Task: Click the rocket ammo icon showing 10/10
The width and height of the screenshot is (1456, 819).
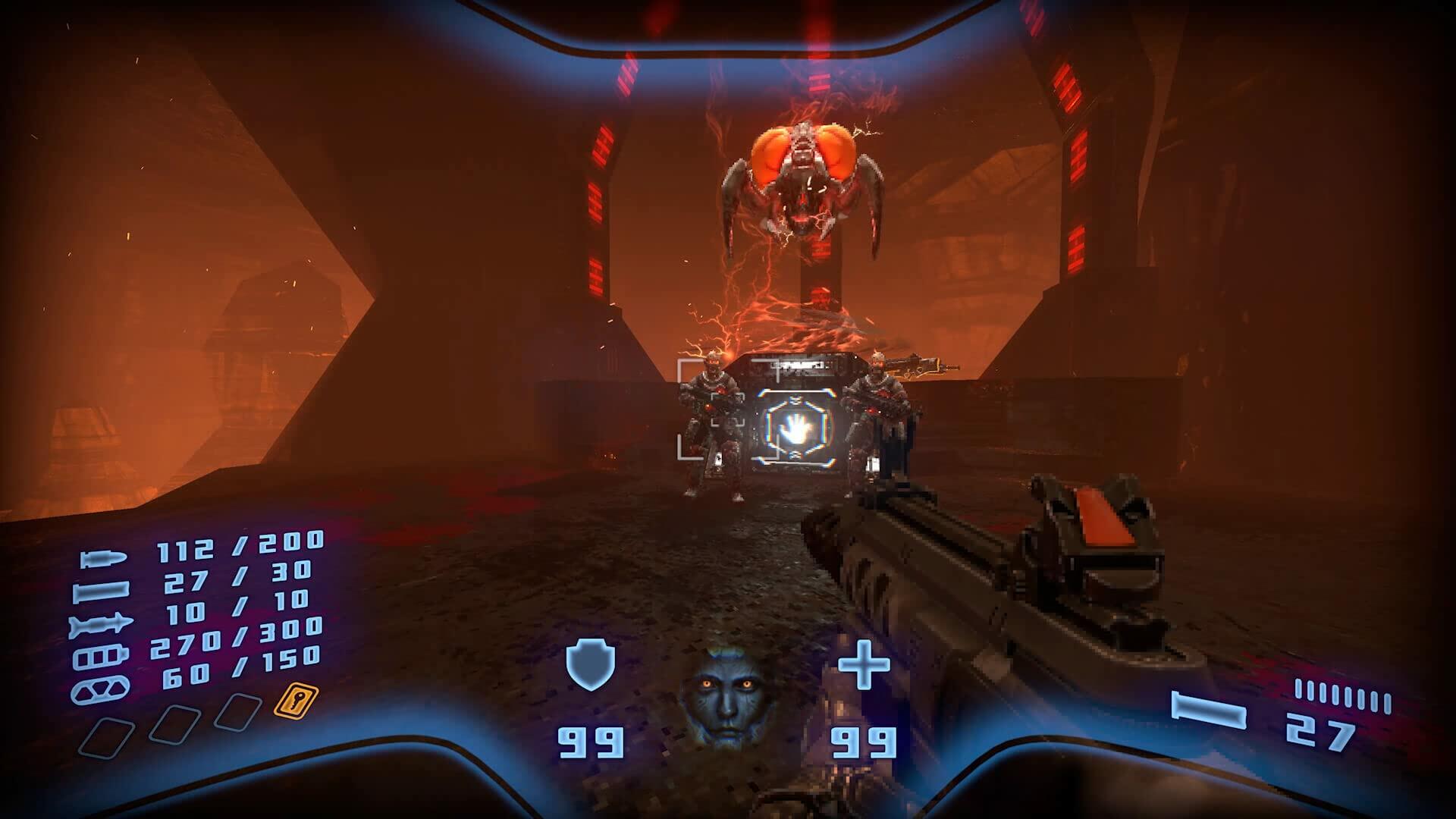Action: [102, 623]
